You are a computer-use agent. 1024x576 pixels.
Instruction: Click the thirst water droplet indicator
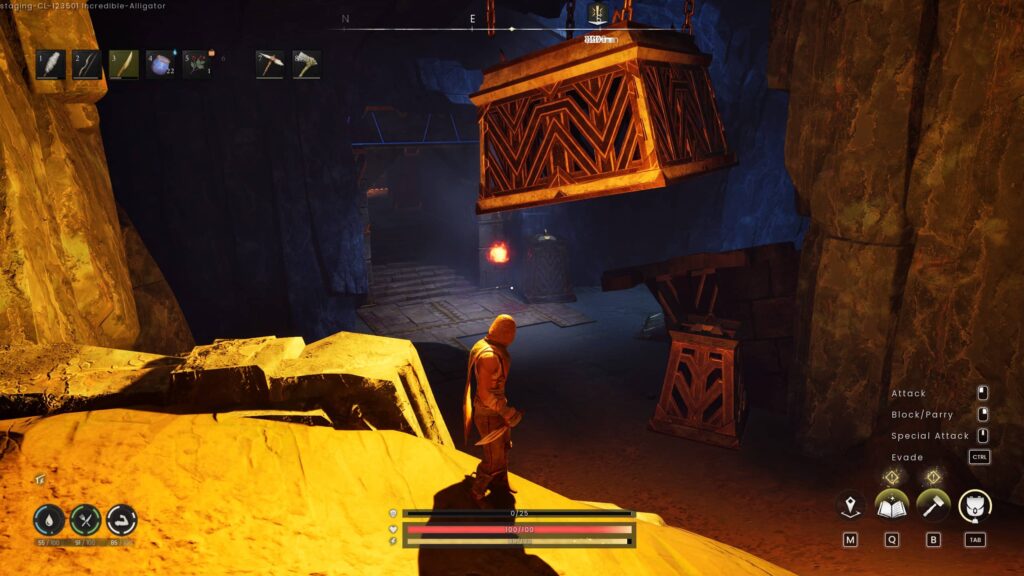pos(48,520)
